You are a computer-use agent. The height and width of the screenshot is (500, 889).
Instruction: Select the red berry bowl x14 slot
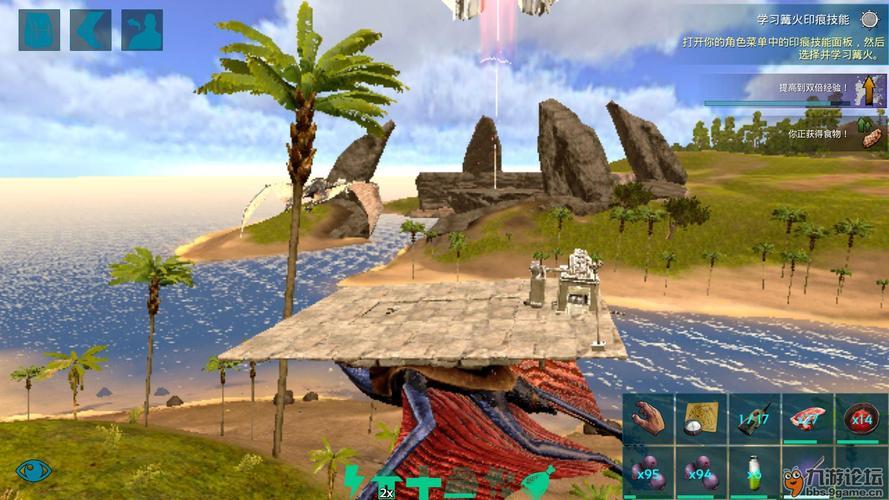860,419
